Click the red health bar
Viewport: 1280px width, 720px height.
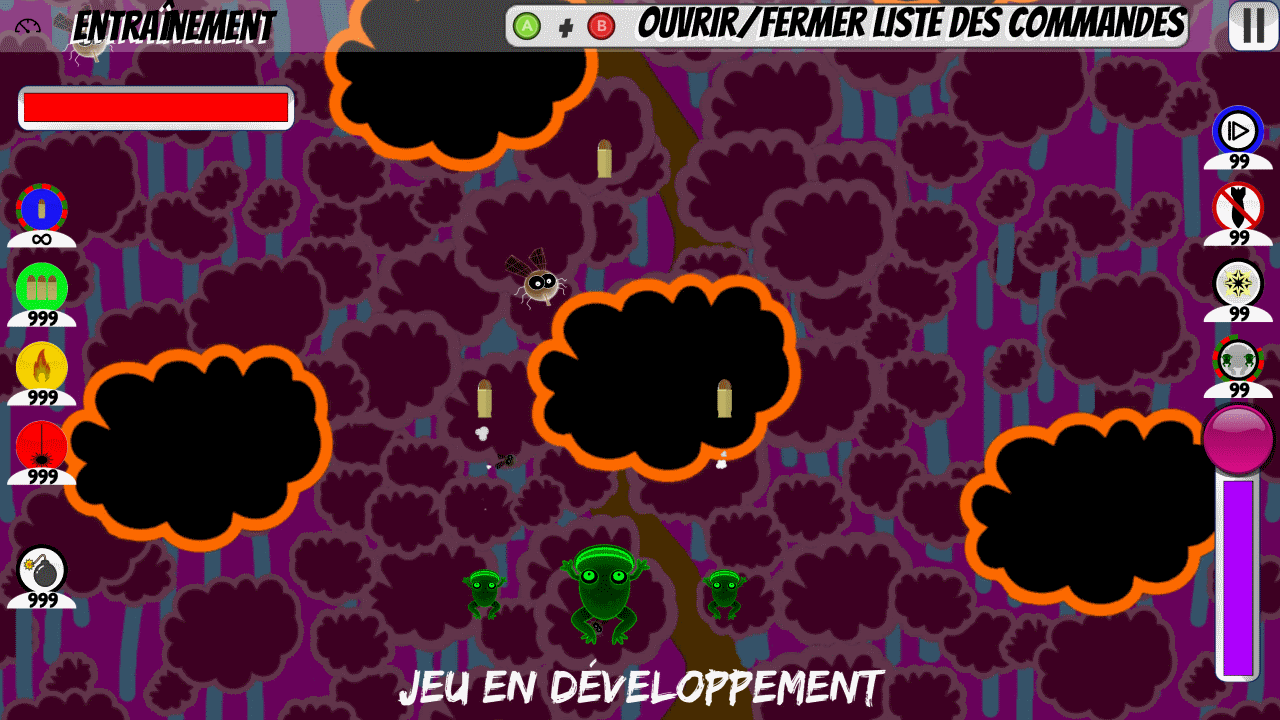click(x=155, y=107)
